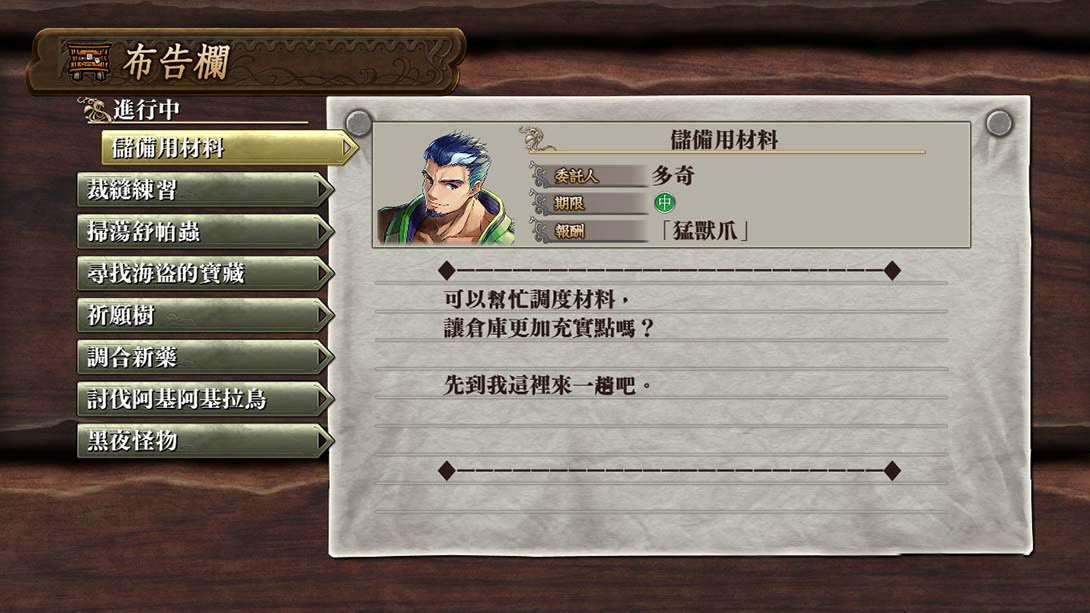1090x613 pixels.
Task: Open the 黑夜怪物 quest
Action: (x=205, y=440)
